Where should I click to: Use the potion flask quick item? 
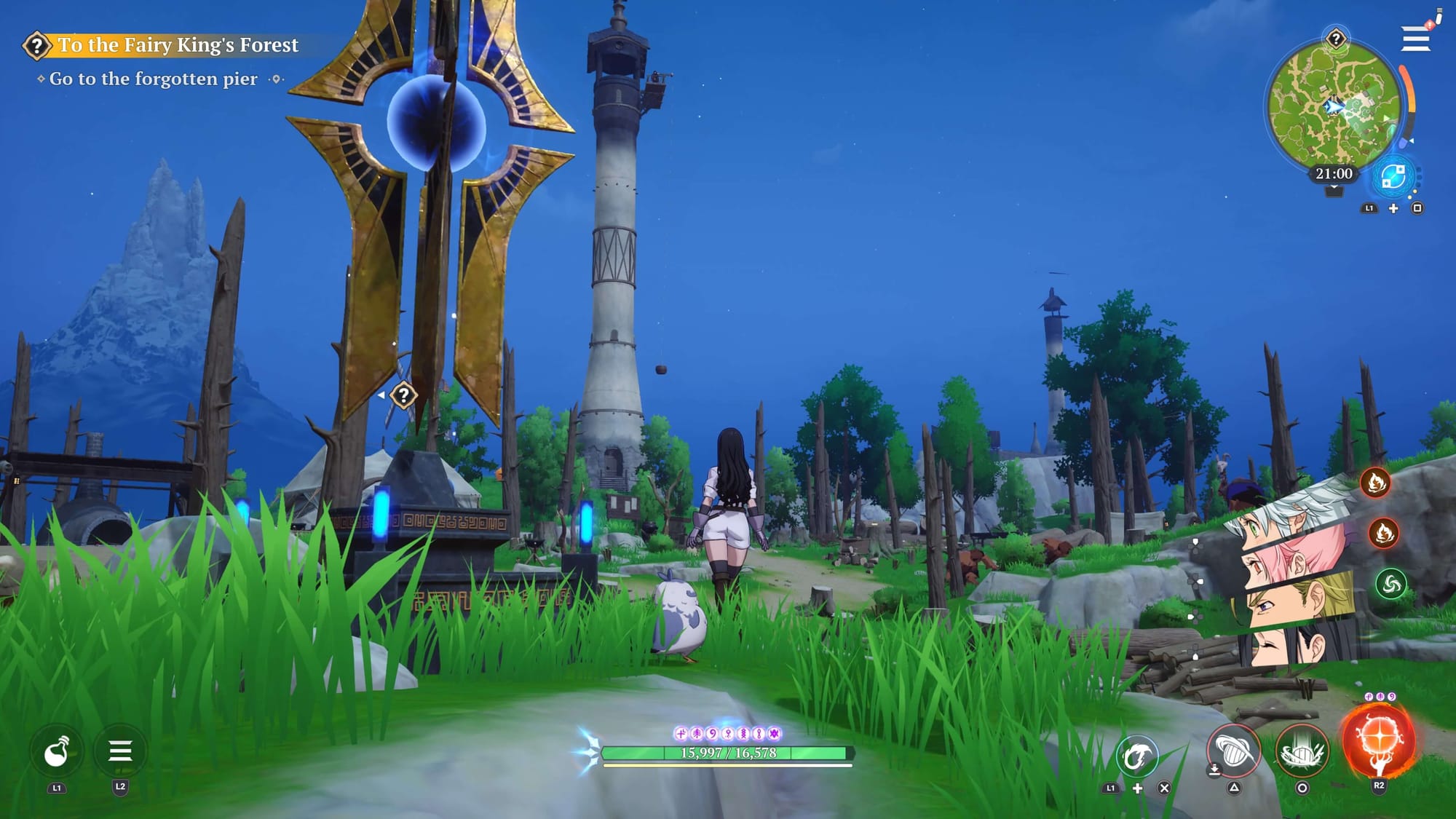tap(56, 752)
